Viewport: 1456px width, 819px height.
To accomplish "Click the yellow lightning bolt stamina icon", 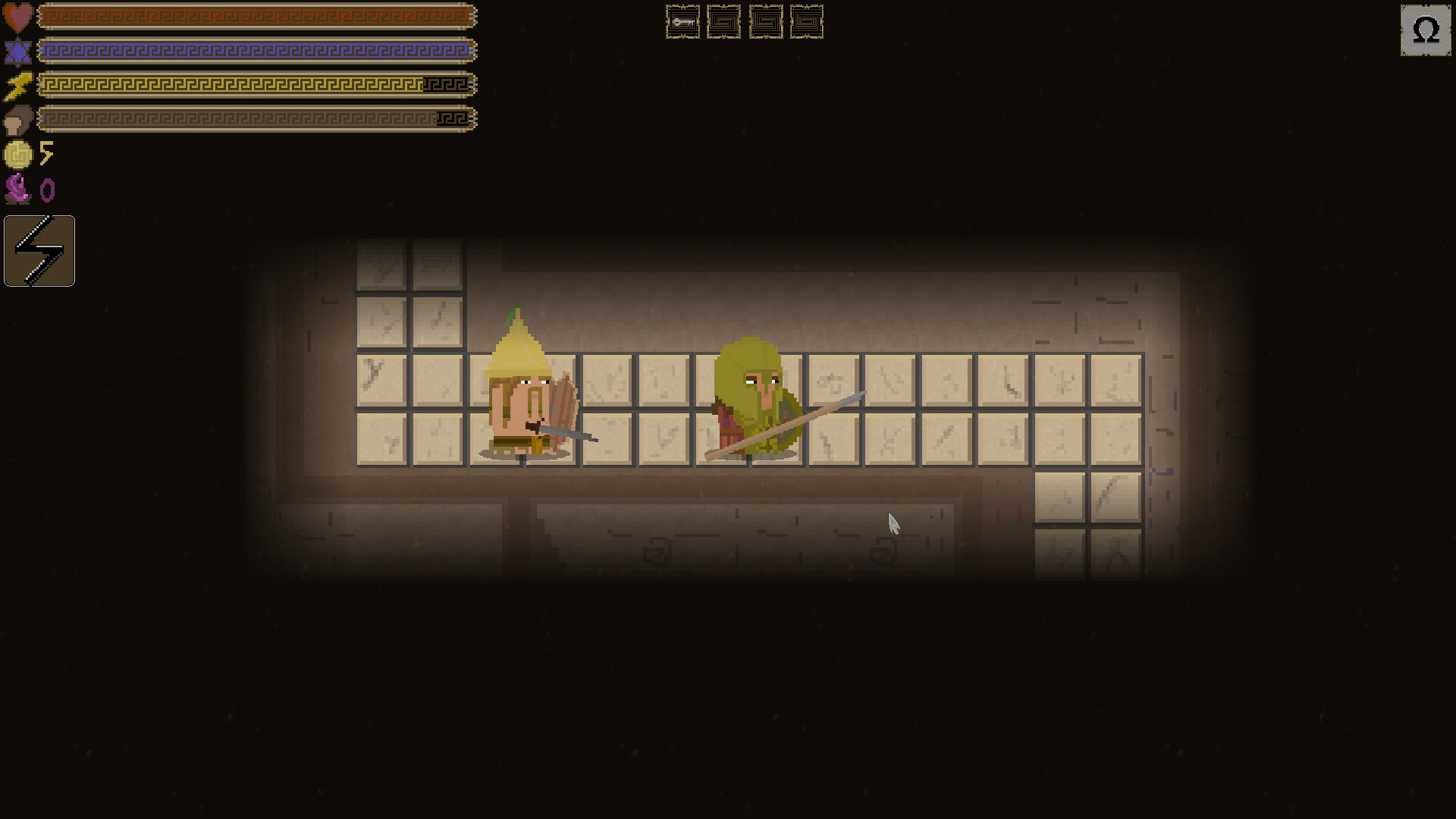I will [x=18, y=85].
